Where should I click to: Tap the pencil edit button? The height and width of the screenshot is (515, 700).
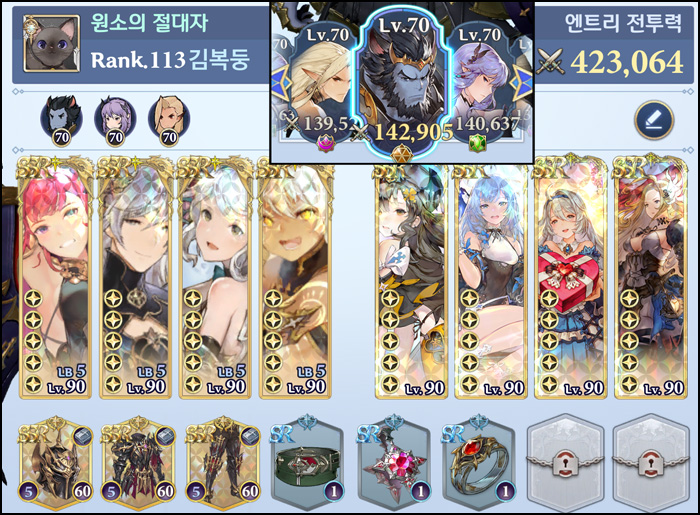pyautogui.click(x=653, y=121)
